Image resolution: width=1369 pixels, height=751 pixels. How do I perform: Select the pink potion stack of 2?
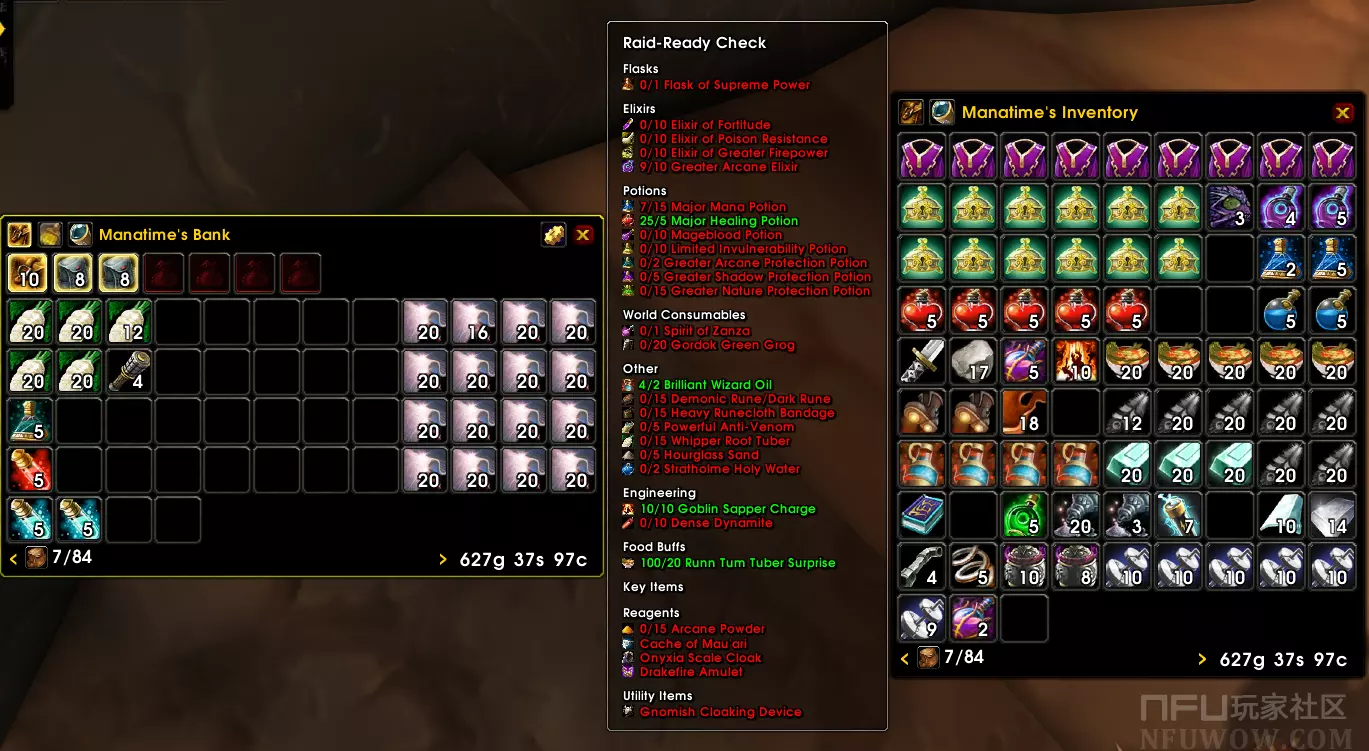(973, 618)
